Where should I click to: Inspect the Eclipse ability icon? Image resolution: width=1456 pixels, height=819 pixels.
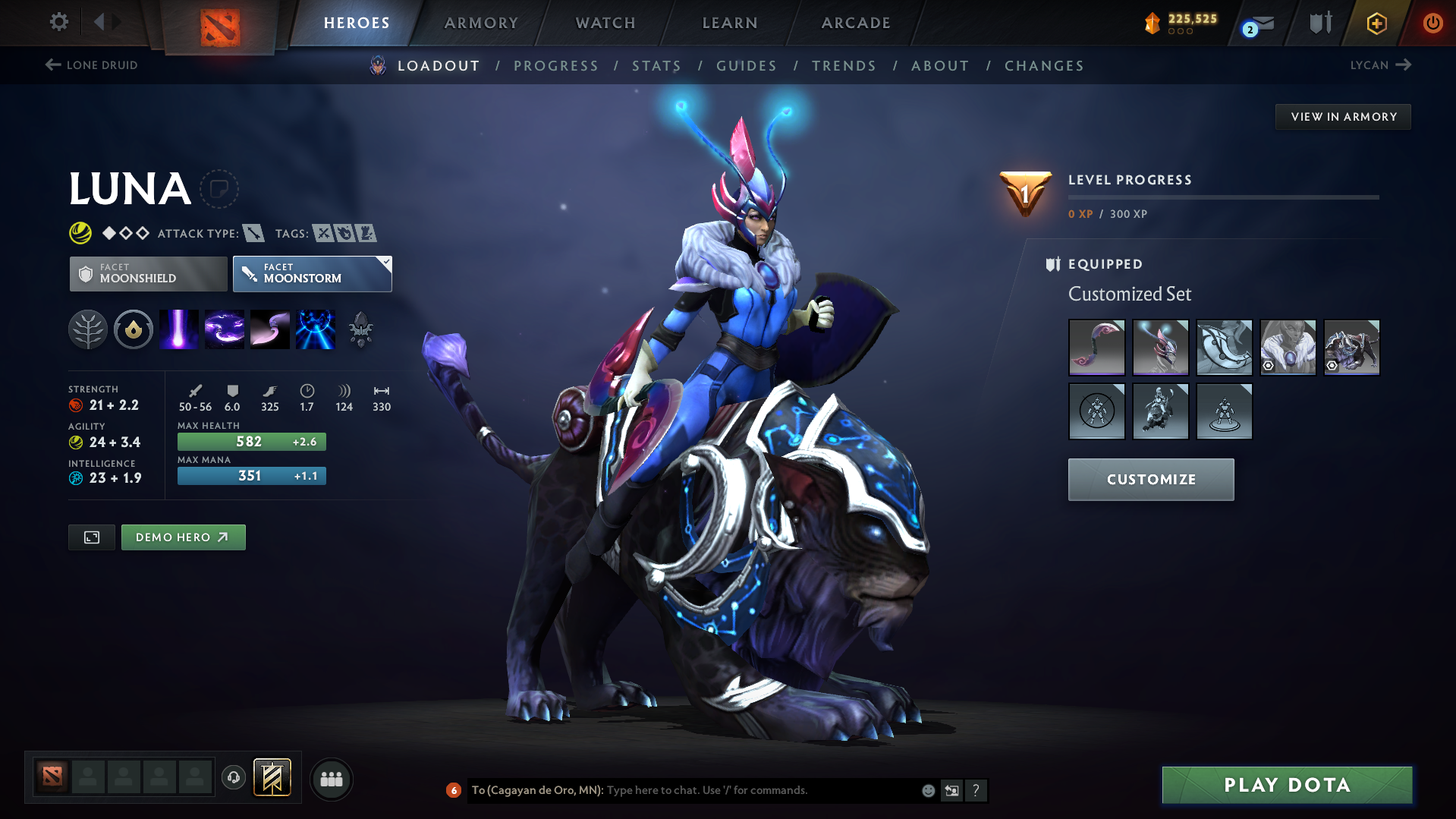[315, 329]
